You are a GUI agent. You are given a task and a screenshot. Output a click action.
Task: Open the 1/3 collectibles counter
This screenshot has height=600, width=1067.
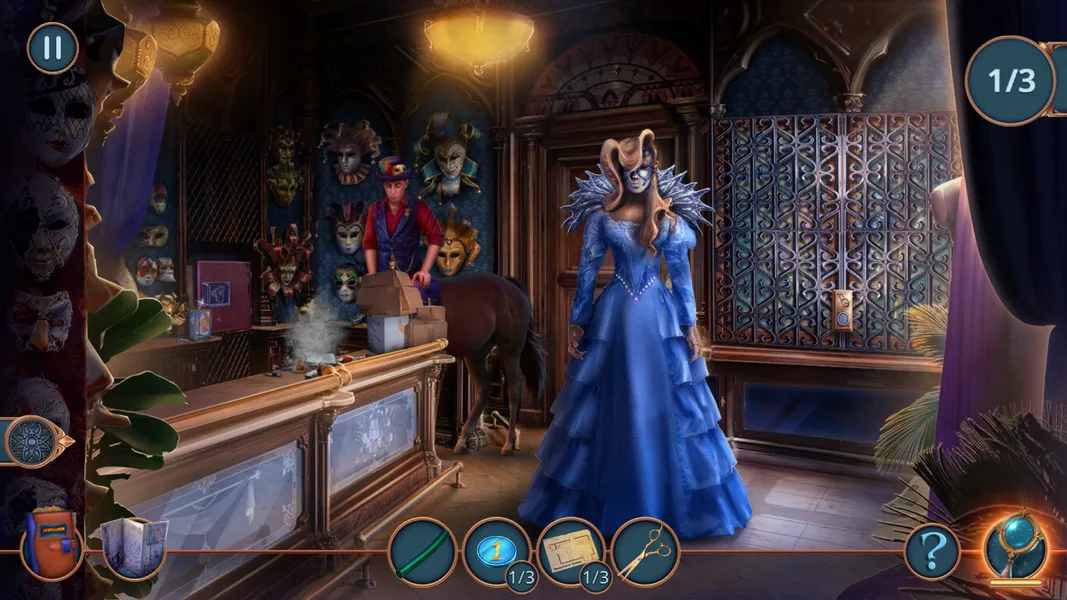coord(1010,81)
